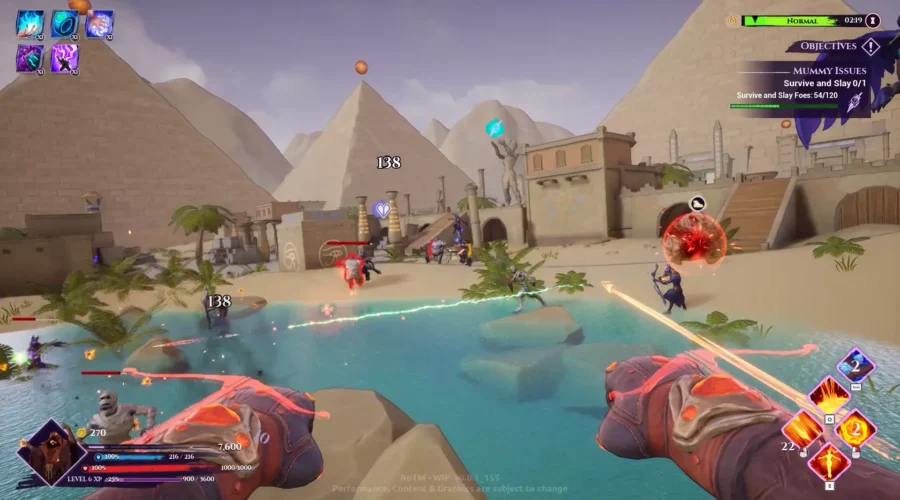Click the Objectives exclamation diamond icon
Image resolution: width=900 pixels, height=500 pixels.
click(870, 46)
